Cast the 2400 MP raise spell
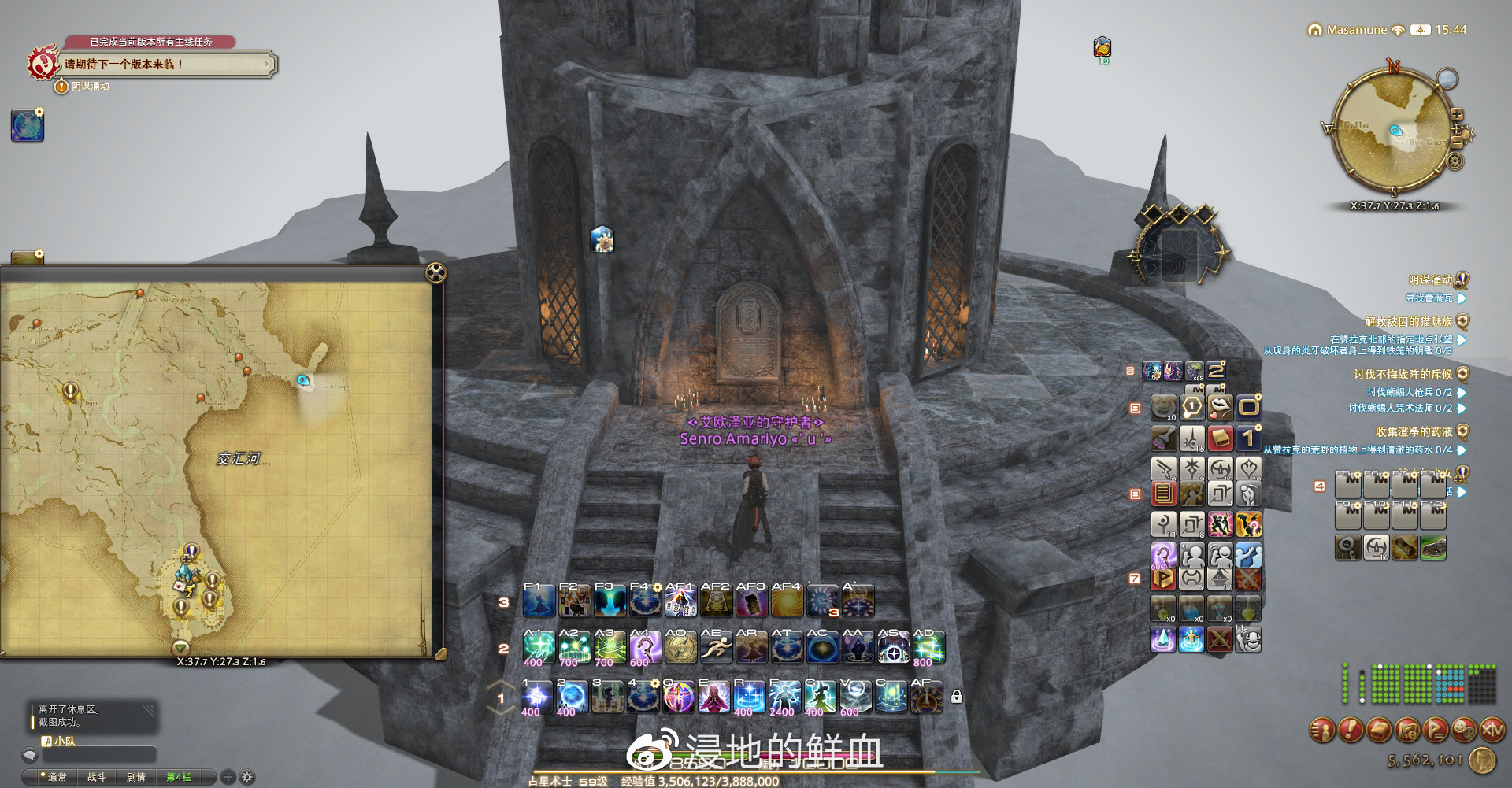1512x788 pixels. pos(784,697)
